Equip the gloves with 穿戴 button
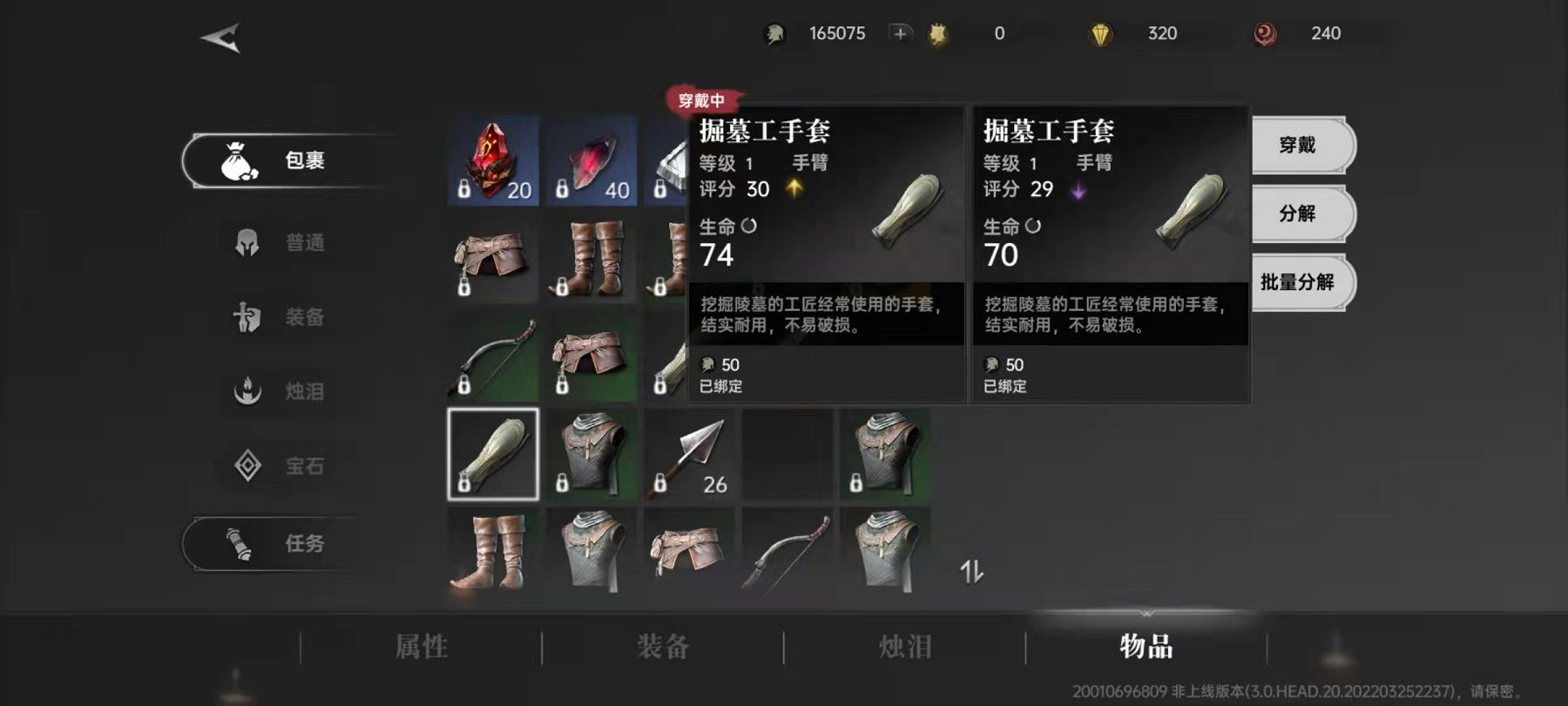The width and height of the screenshot is (1568, 706). (1298, 145)
